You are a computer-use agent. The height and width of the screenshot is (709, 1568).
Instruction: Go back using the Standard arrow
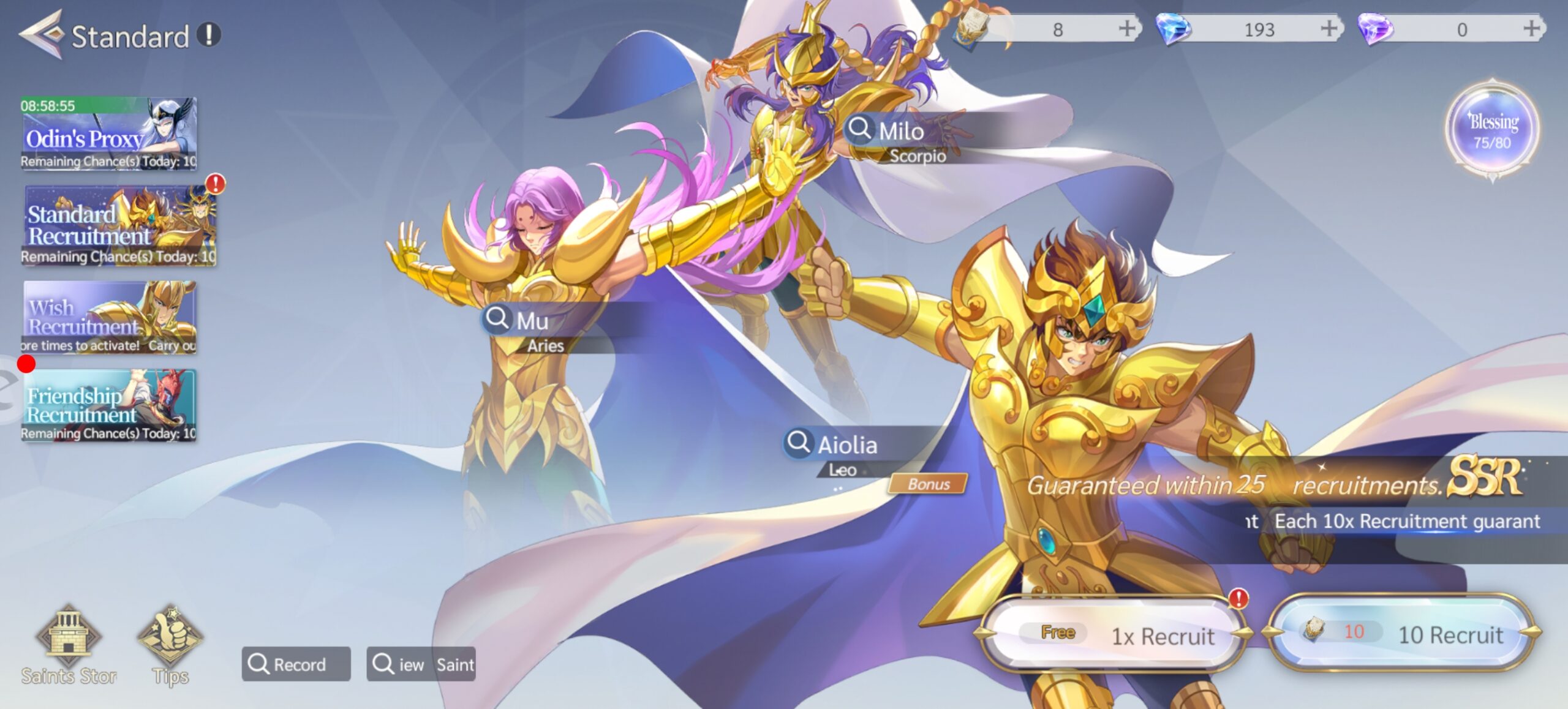click(42, 35)
